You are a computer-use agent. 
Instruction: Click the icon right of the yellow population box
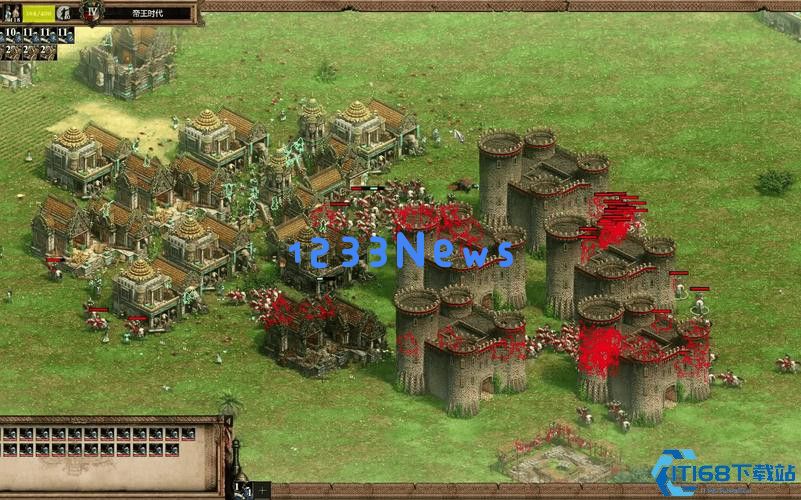pos(65,13)
